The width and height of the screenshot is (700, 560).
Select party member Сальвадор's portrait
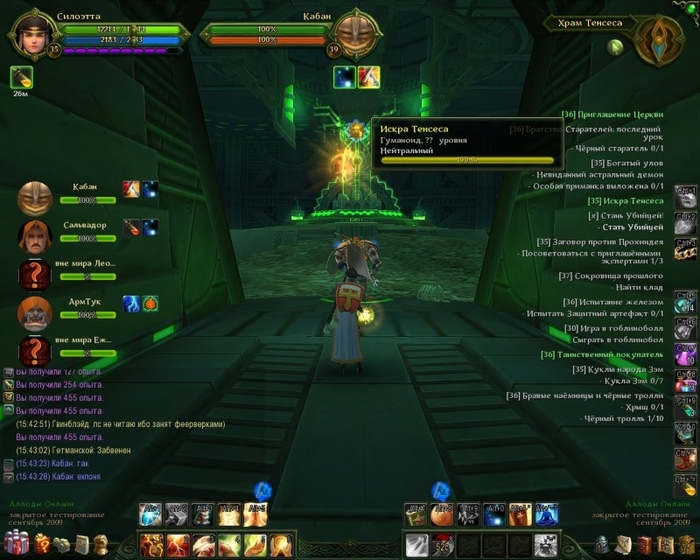click(x=36, y=236)
